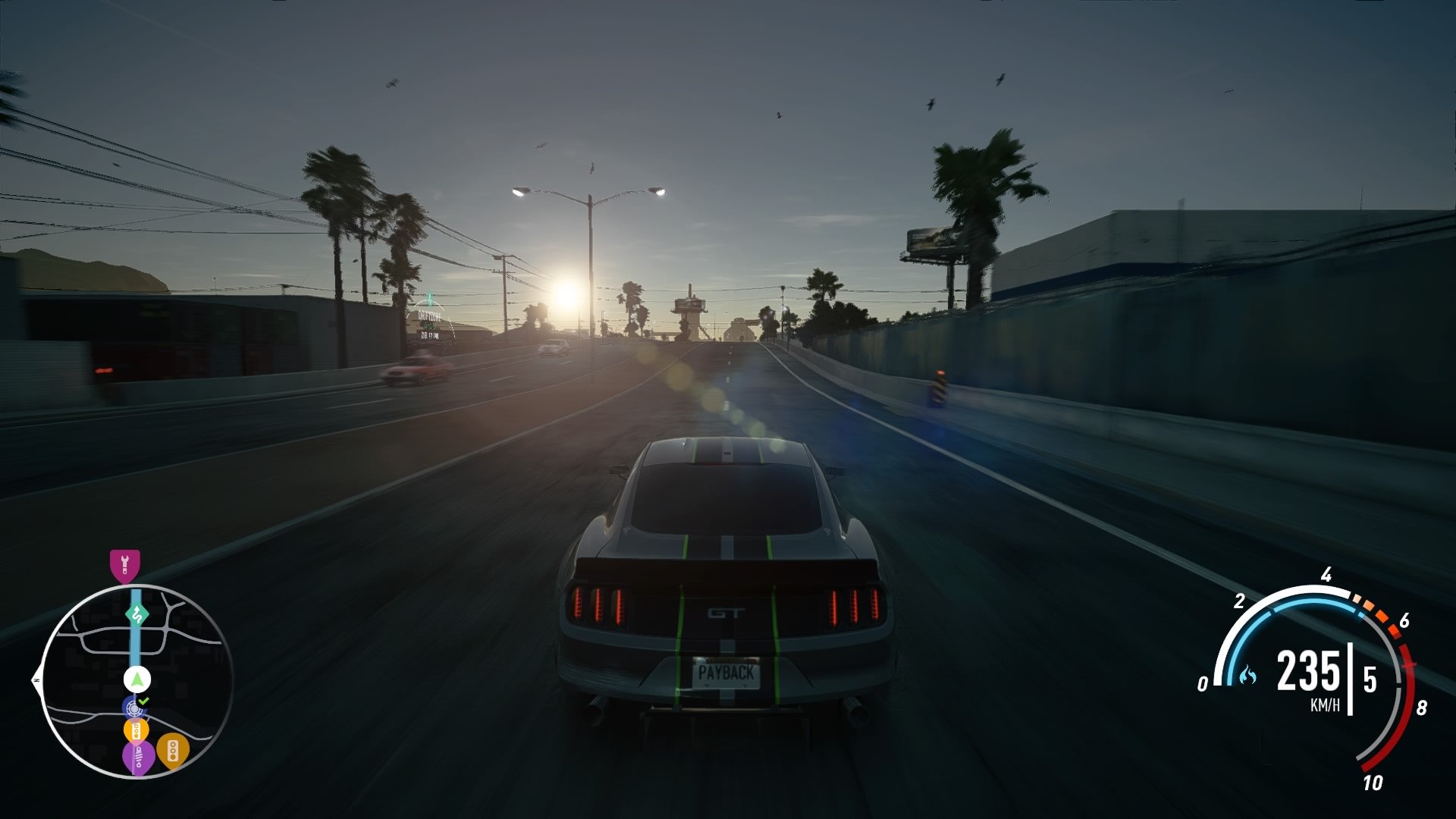Click the gear indicator showing 5
The width and height of the screenshot is (1456, 819).
point(1369,678)
